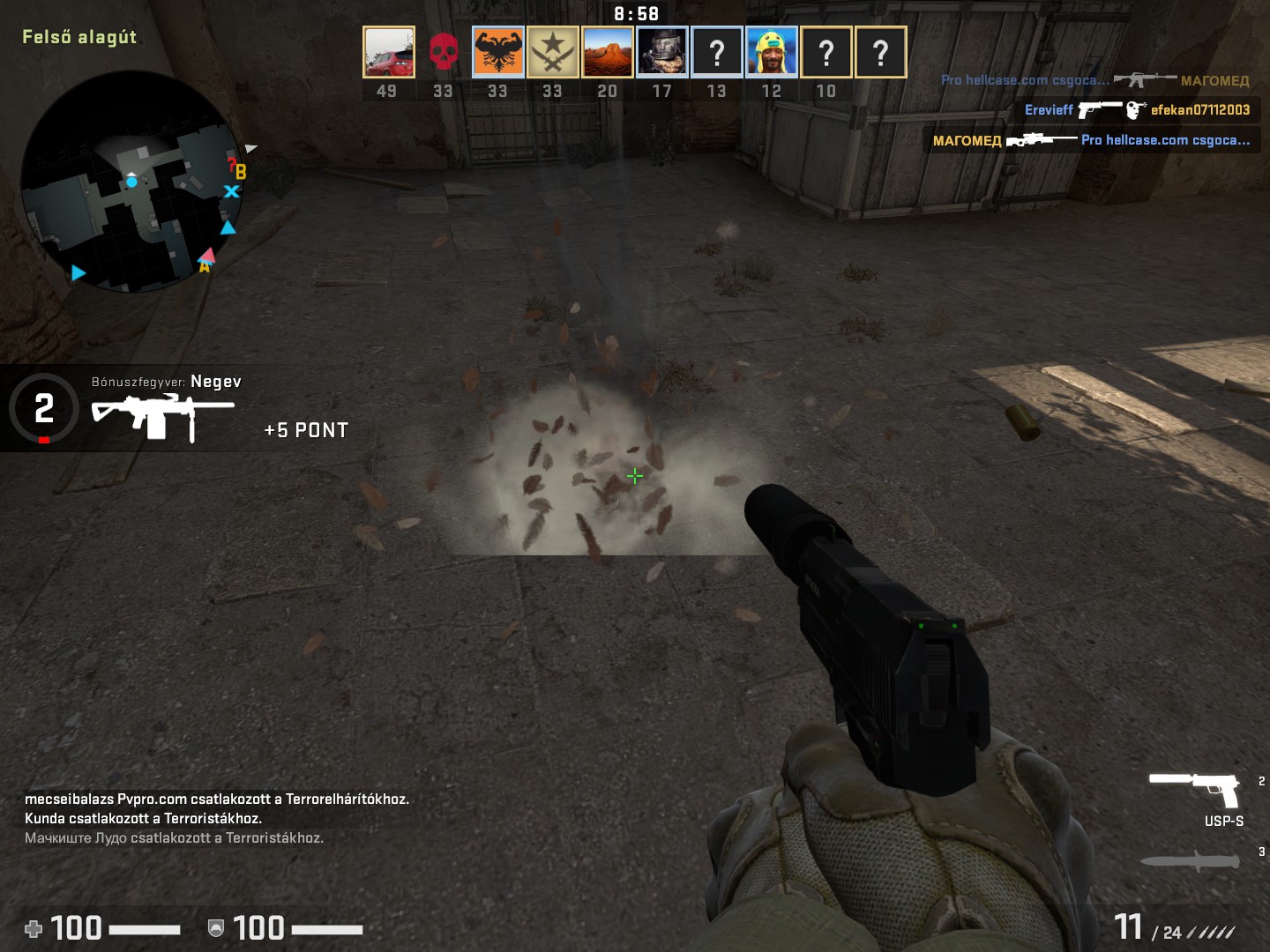Click the bombsite B marker on the radar
This screenshot has width=1270, height=952.
click(240, 172)
